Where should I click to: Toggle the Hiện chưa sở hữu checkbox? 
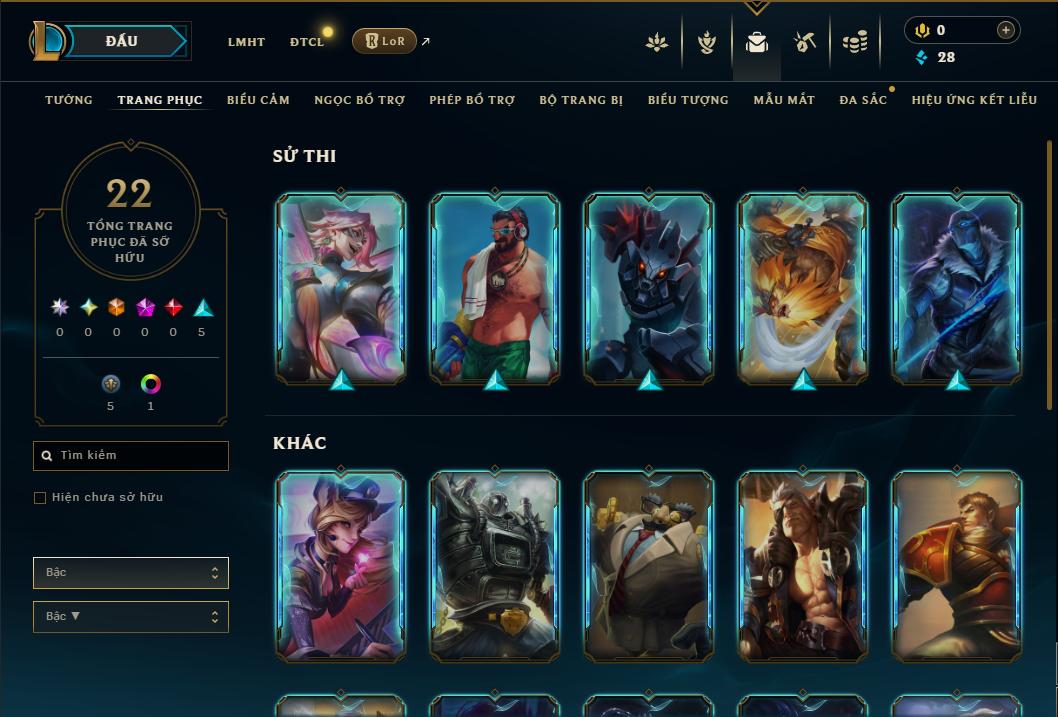(40, 497)
